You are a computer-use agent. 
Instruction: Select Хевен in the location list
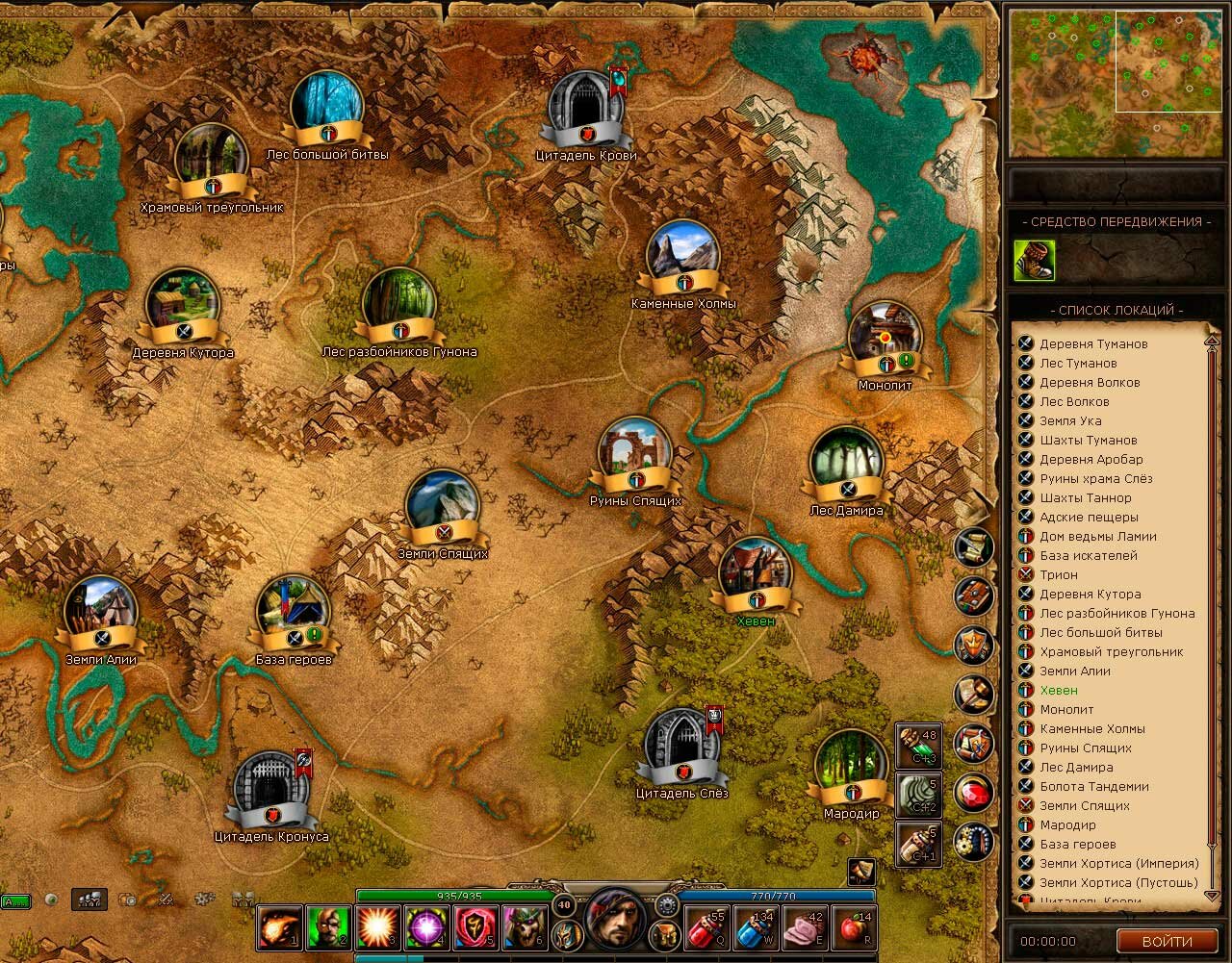click(x=1059, y=690)
